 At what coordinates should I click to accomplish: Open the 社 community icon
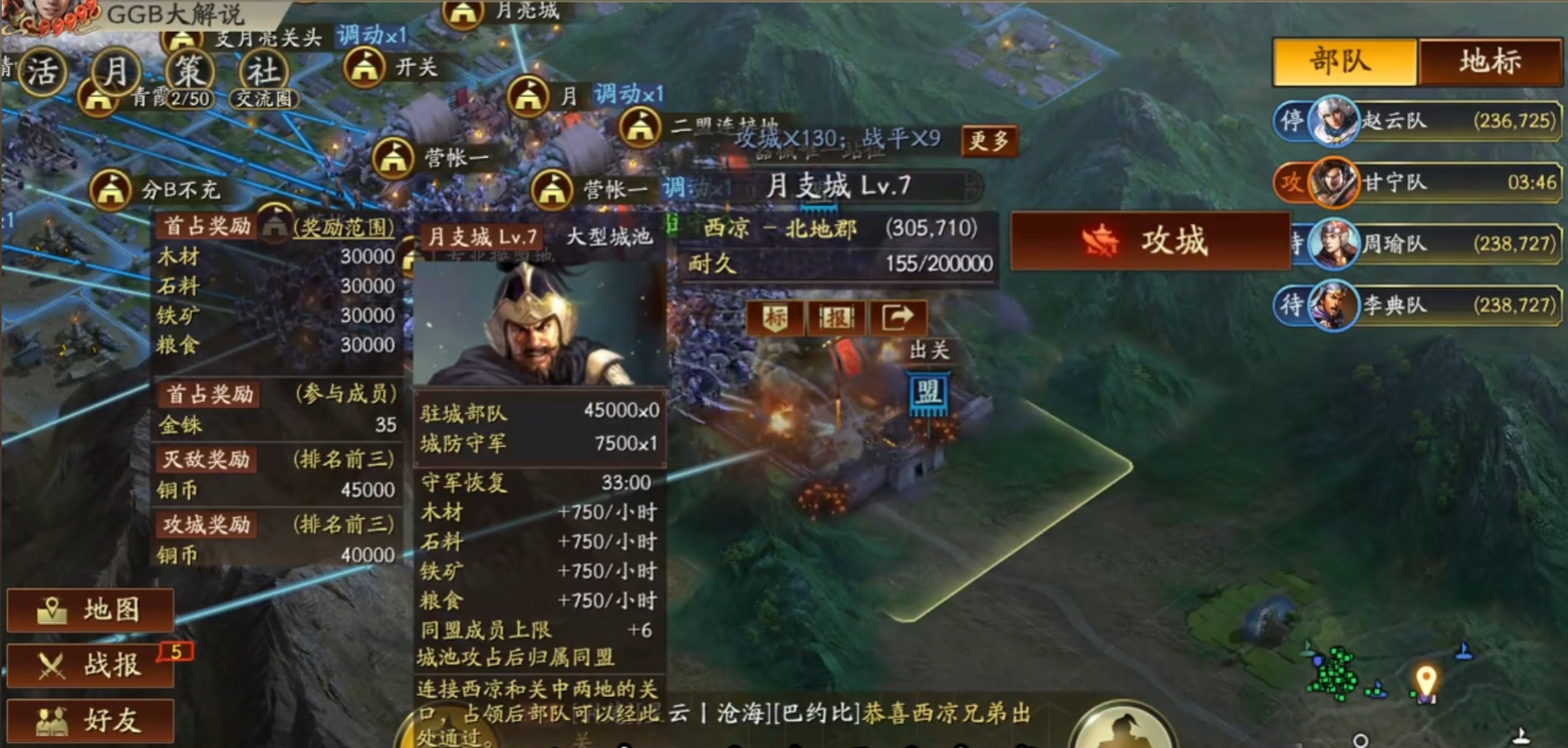click(261, 71)
